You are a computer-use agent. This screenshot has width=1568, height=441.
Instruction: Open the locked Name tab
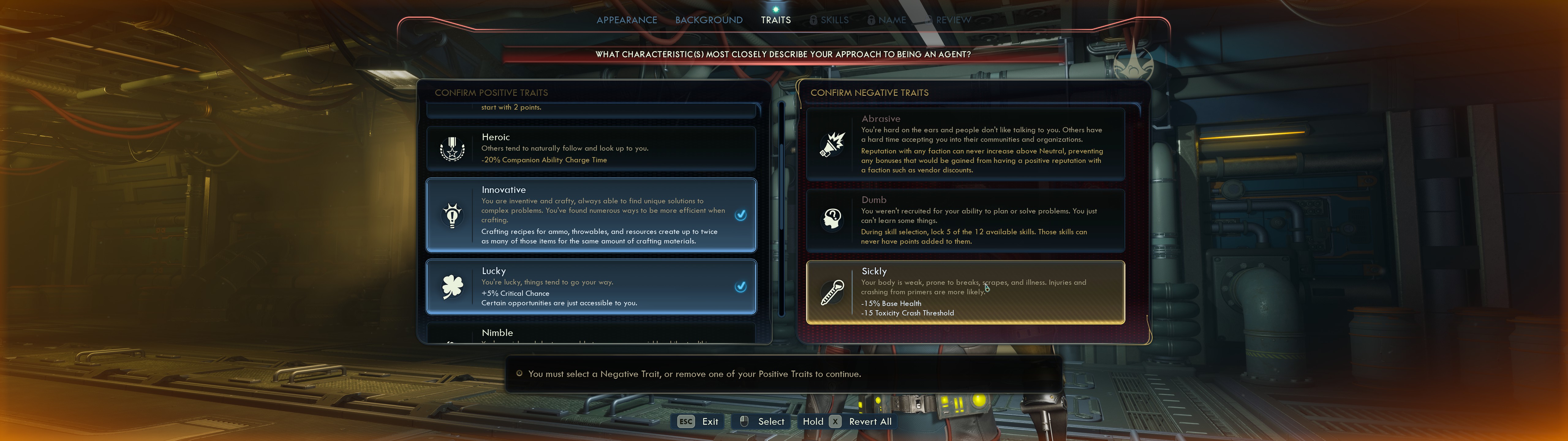point(887,20)
